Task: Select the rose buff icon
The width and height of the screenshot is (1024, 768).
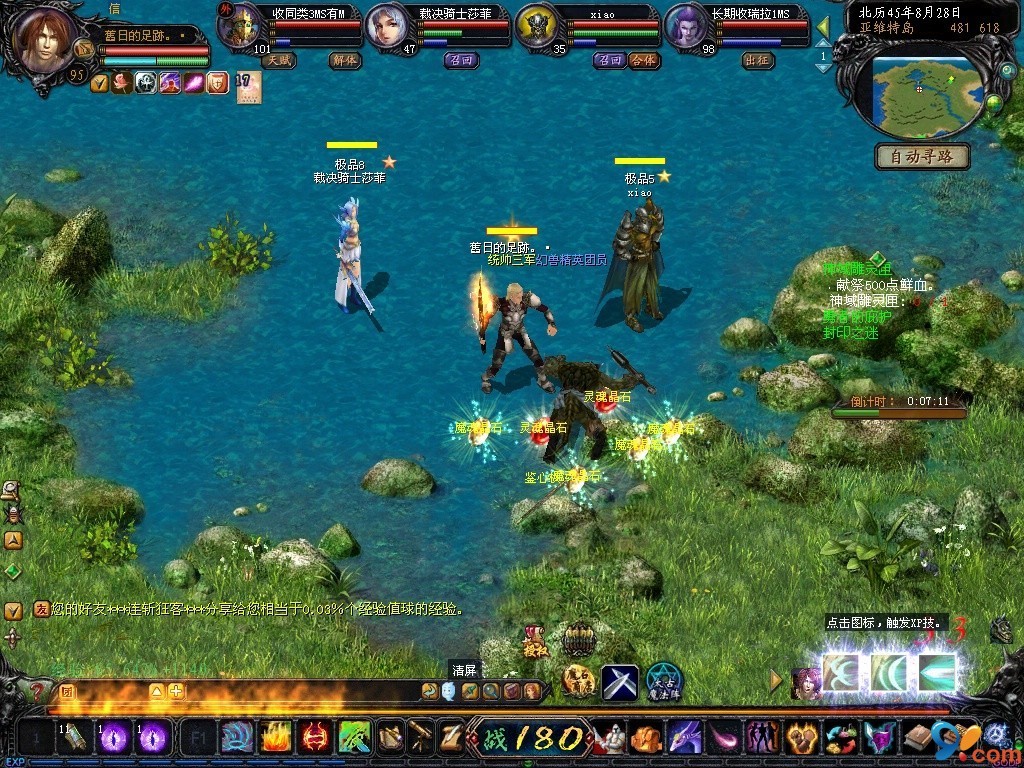Action: pos(122,83)
